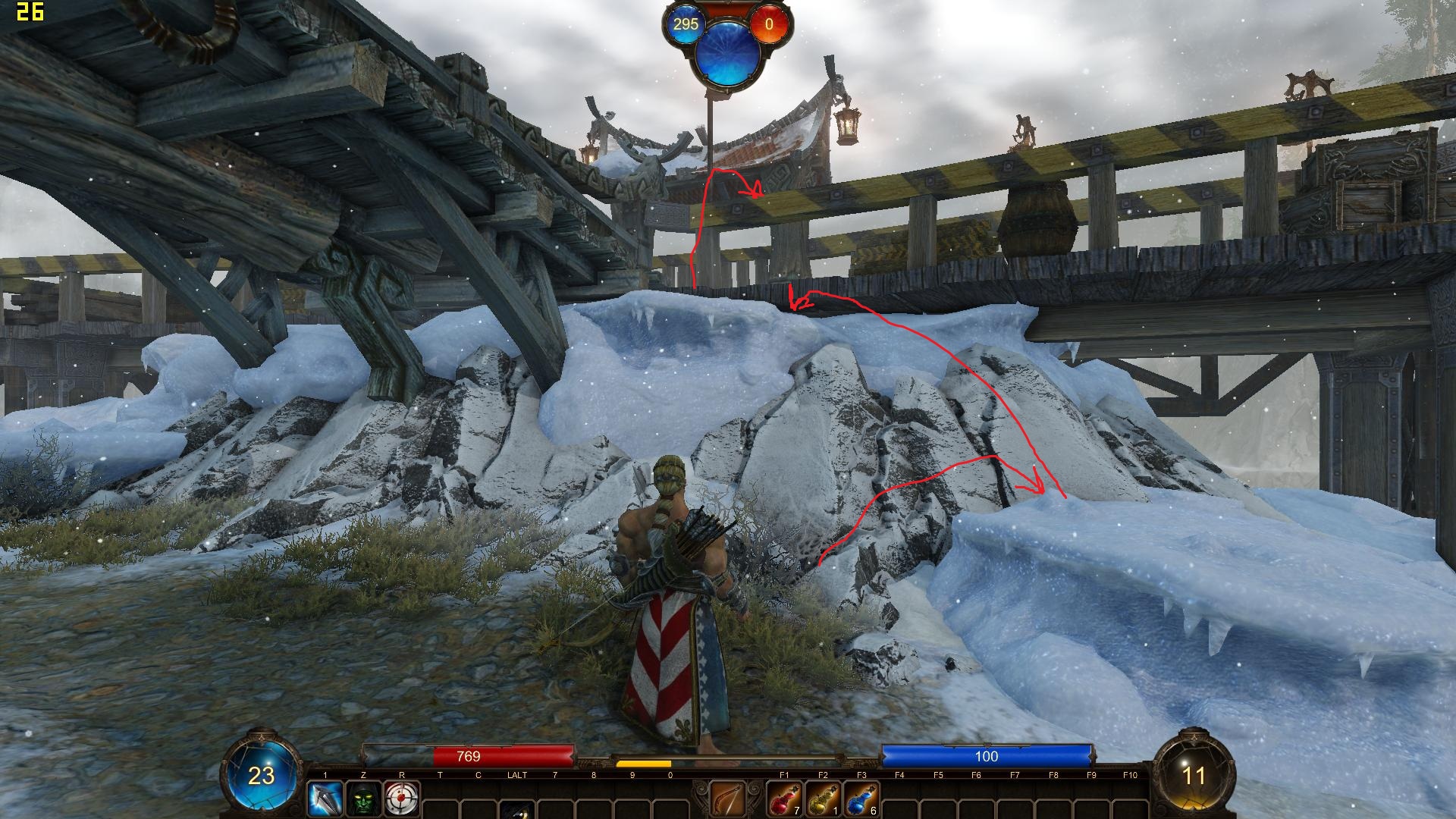This screenshot has width=1456, height=819.
Task: Click the golden orb showing 11
Action: tap(1194, 775)
